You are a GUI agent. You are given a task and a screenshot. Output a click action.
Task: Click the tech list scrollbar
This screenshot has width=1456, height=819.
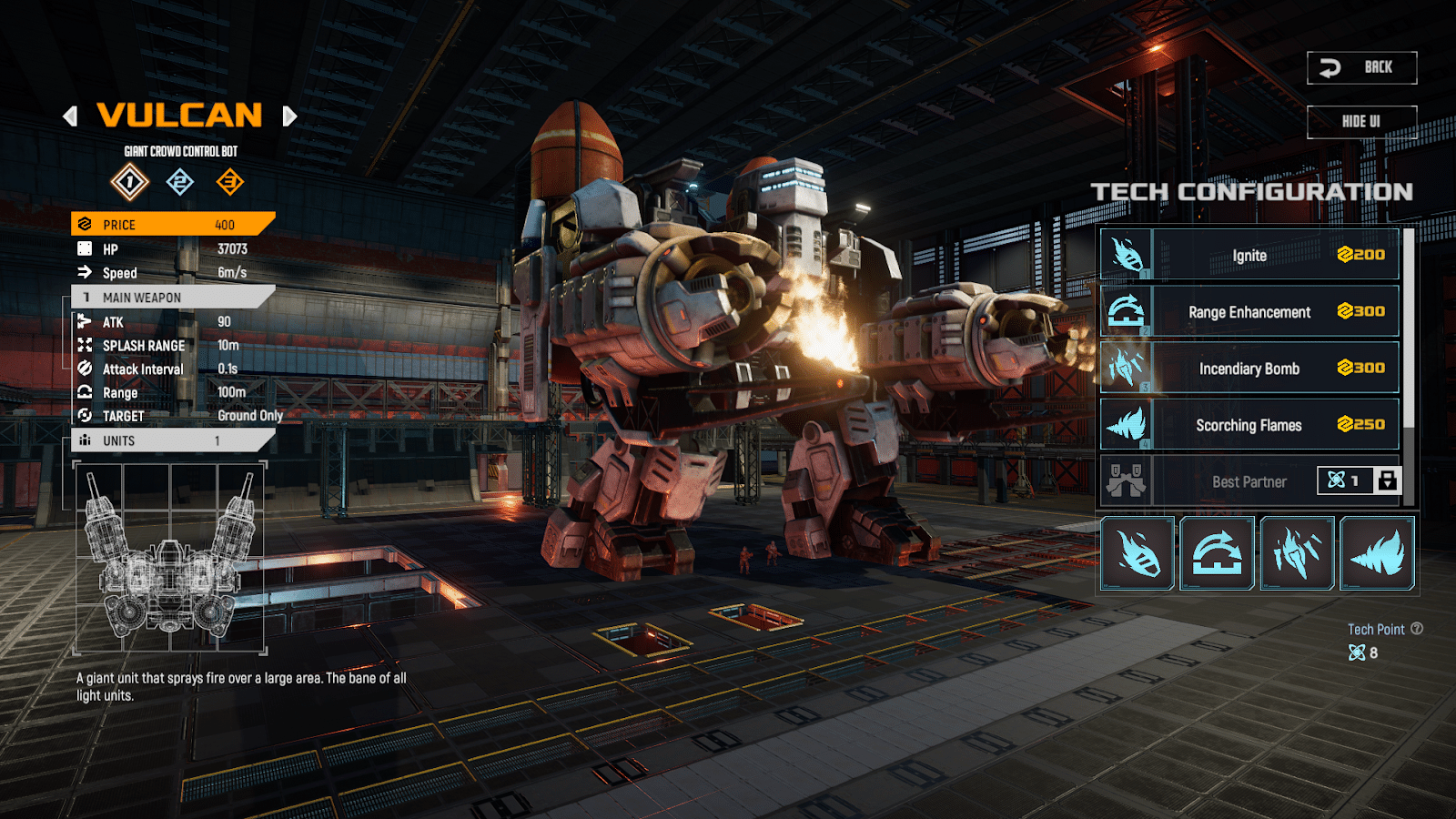(1409, 328)
